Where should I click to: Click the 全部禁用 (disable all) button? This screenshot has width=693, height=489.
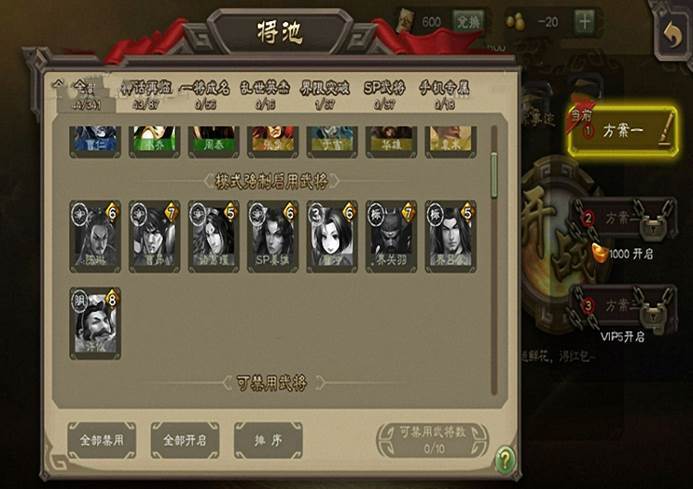[101, 438]
